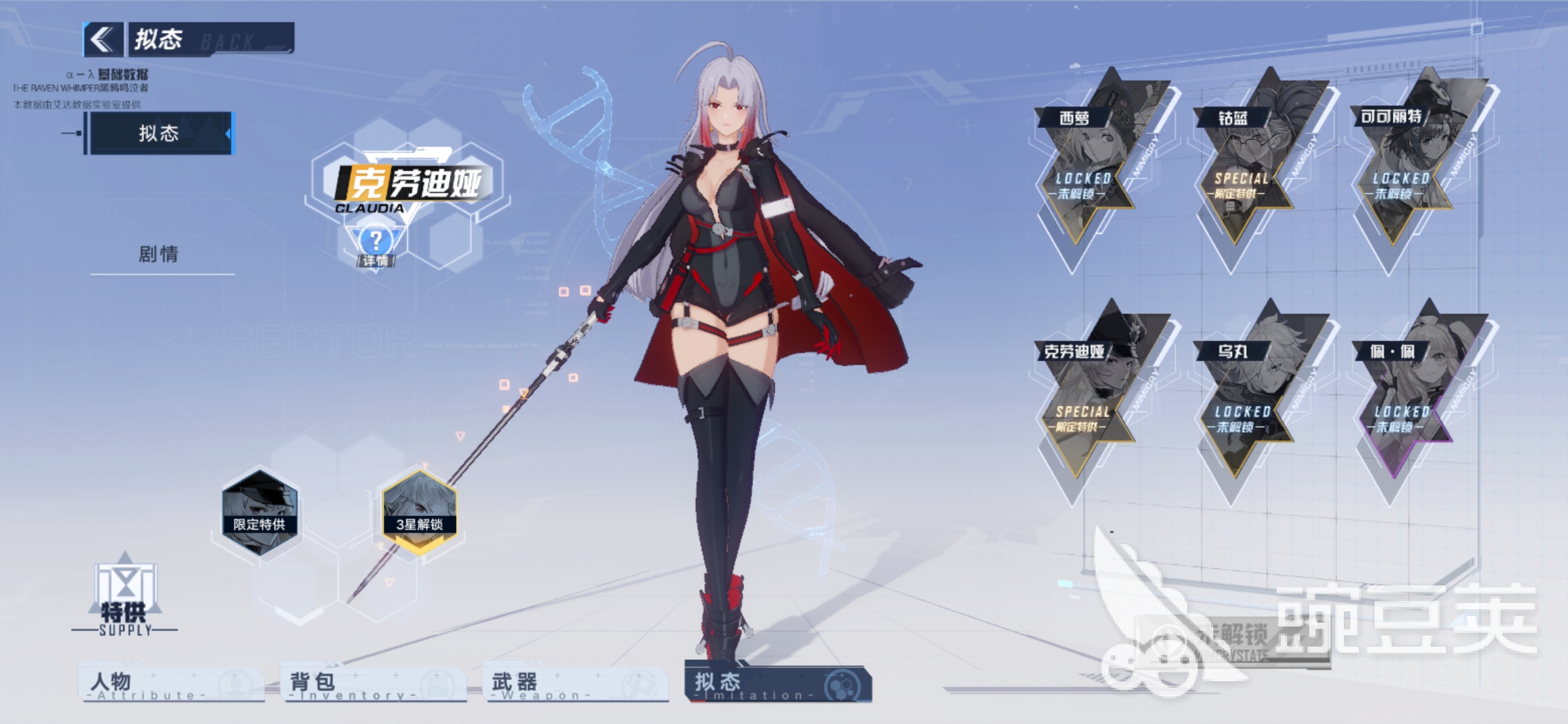1568x724 pixels.
Task: Choose the 3星解锁 skin hexagon
Action: [x=419, y=511]
